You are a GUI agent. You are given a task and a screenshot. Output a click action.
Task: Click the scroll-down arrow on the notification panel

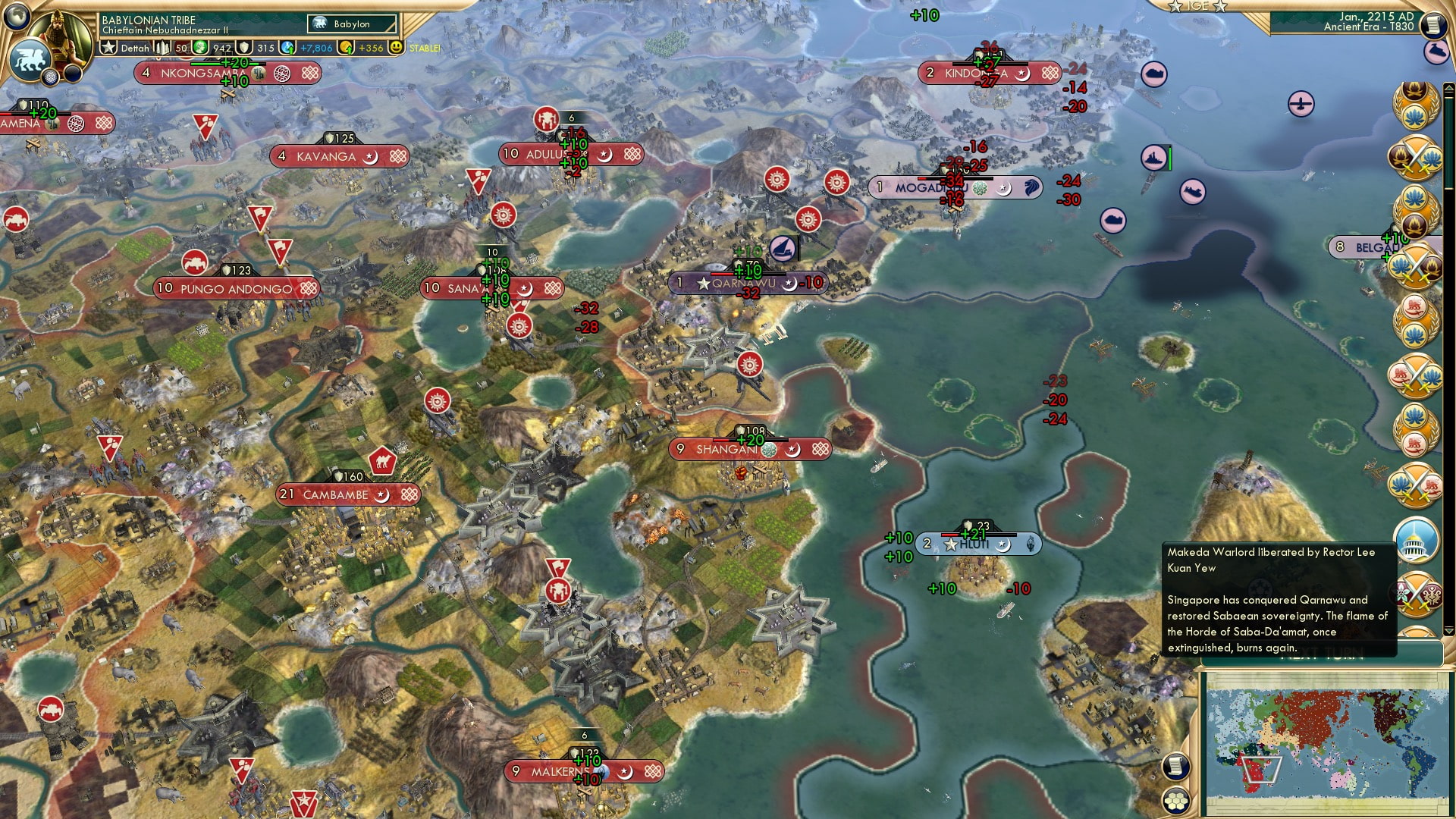pyautogui.click(x=1448, y=629)
